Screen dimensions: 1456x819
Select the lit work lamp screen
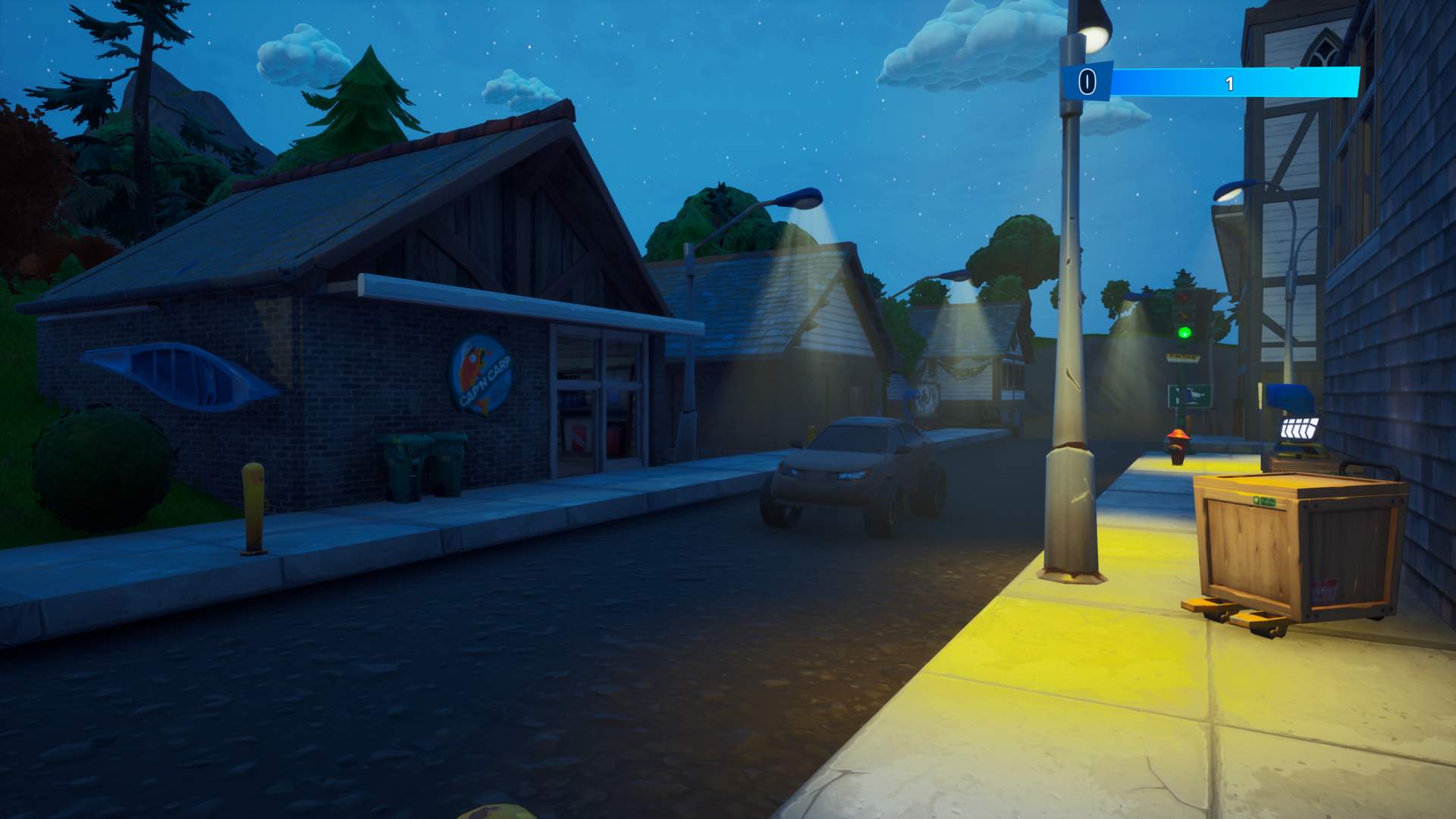tap(1300, 427)
